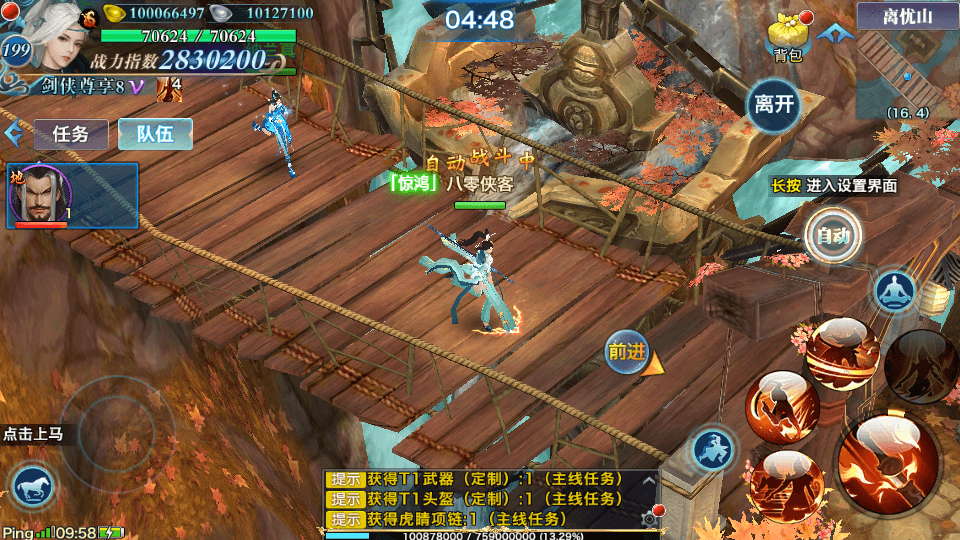Click the horse mount button
The width and height of the screenshot is (960, 540).
33,487
